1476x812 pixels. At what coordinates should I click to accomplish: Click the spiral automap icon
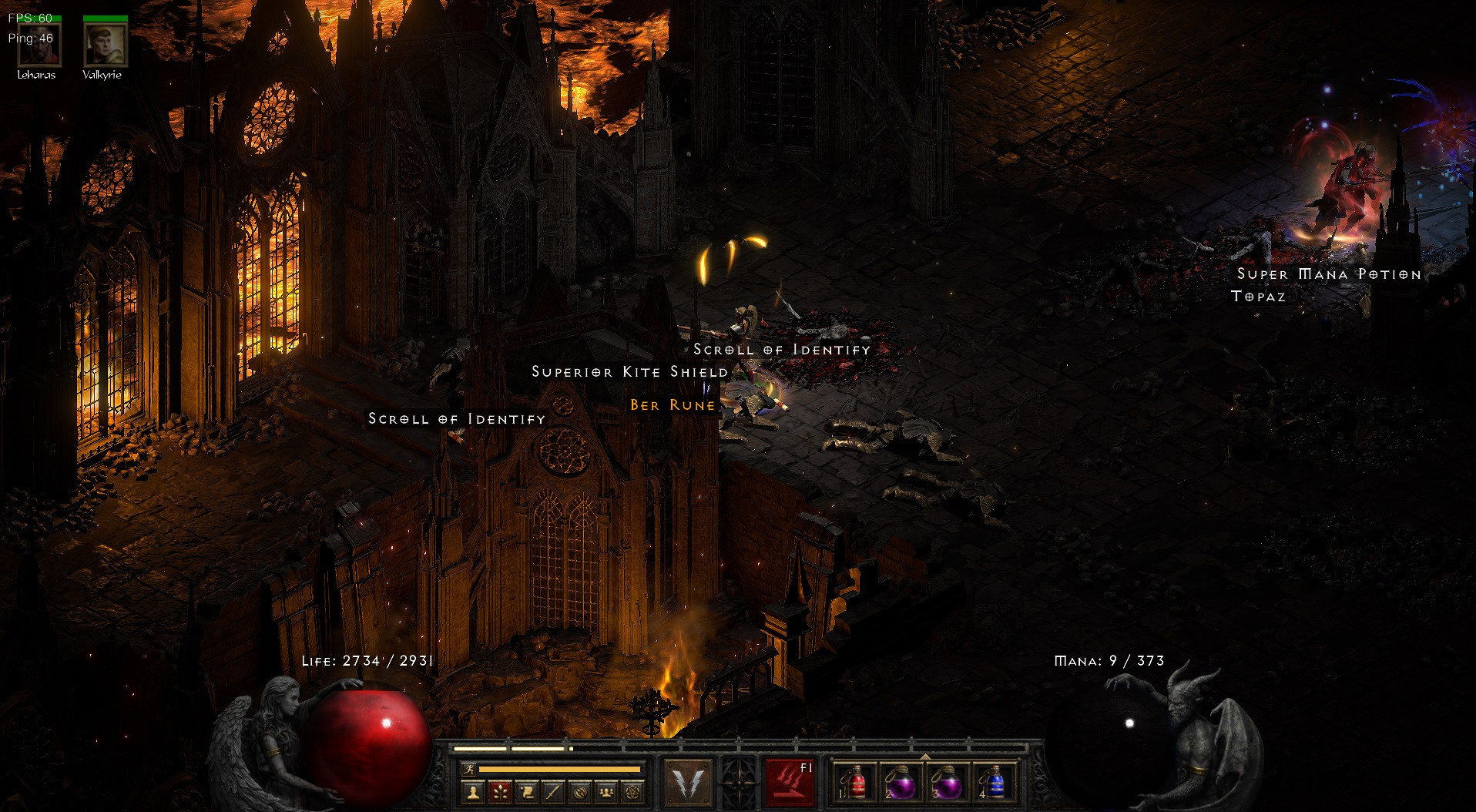point(579,788)
